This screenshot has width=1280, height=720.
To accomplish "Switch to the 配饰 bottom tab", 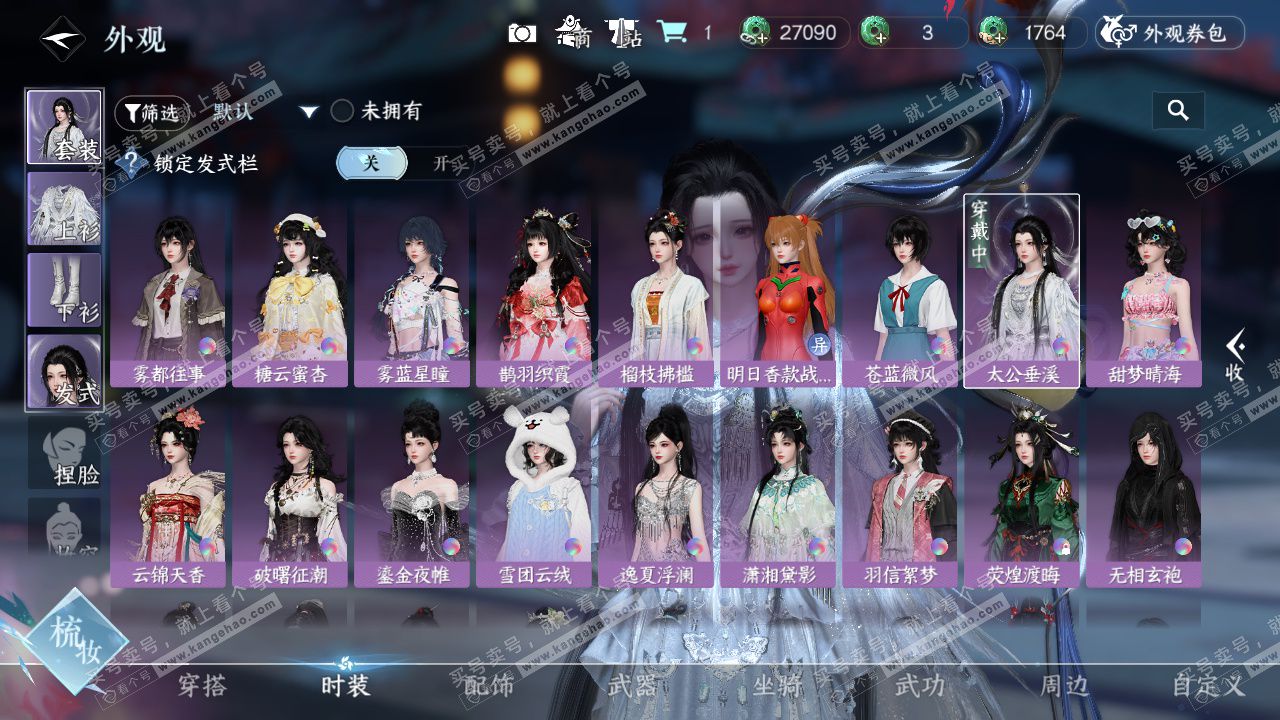I will pyautogui.click(x=488, y=685).
